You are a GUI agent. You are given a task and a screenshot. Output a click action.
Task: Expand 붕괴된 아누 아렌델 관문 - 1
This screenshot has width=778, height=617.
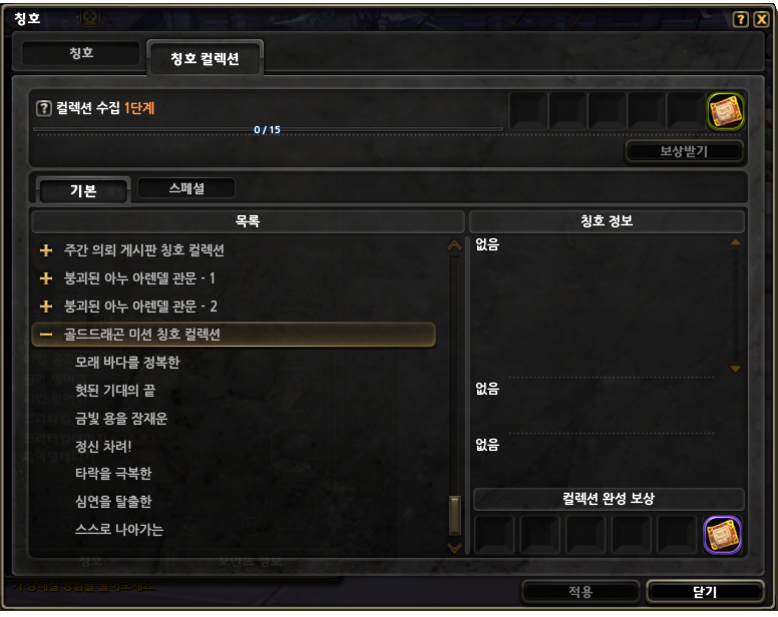pos(45,278)
